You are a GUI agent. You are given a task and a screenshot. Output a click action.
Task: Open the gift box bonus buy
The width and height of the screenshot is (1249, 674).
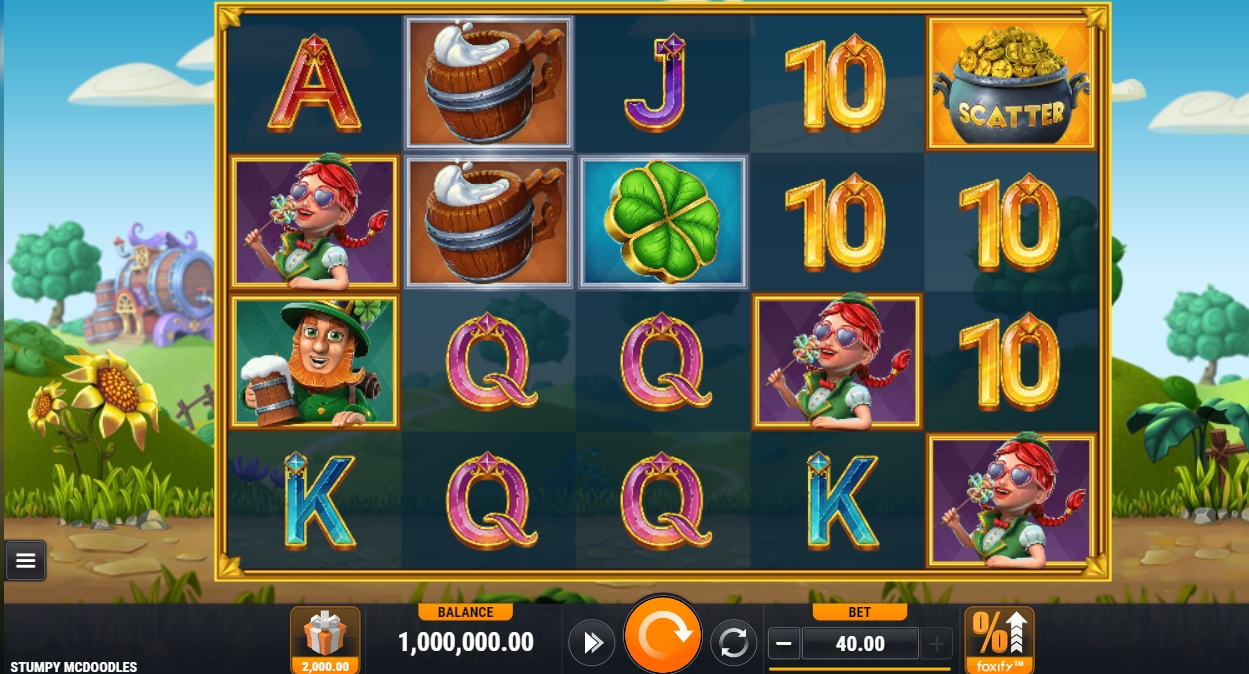pyautogui.click(x=325, y=638)
